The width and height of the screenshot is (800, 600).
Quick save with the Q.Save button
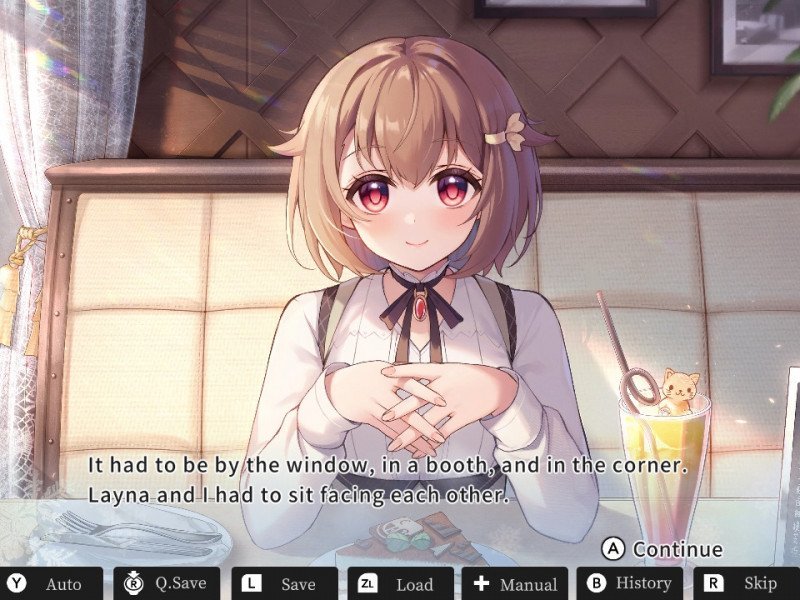coord(166,584)
